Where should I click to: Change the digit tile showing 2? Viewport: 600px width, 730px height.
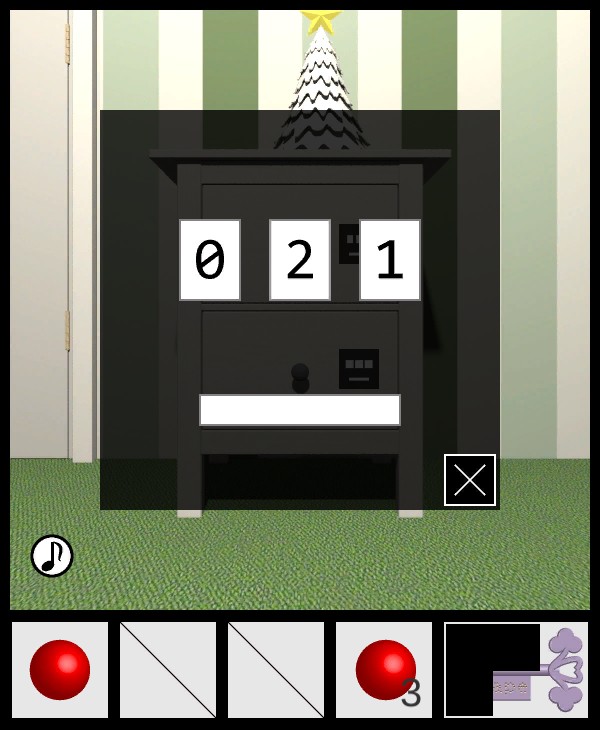point(300,260)
